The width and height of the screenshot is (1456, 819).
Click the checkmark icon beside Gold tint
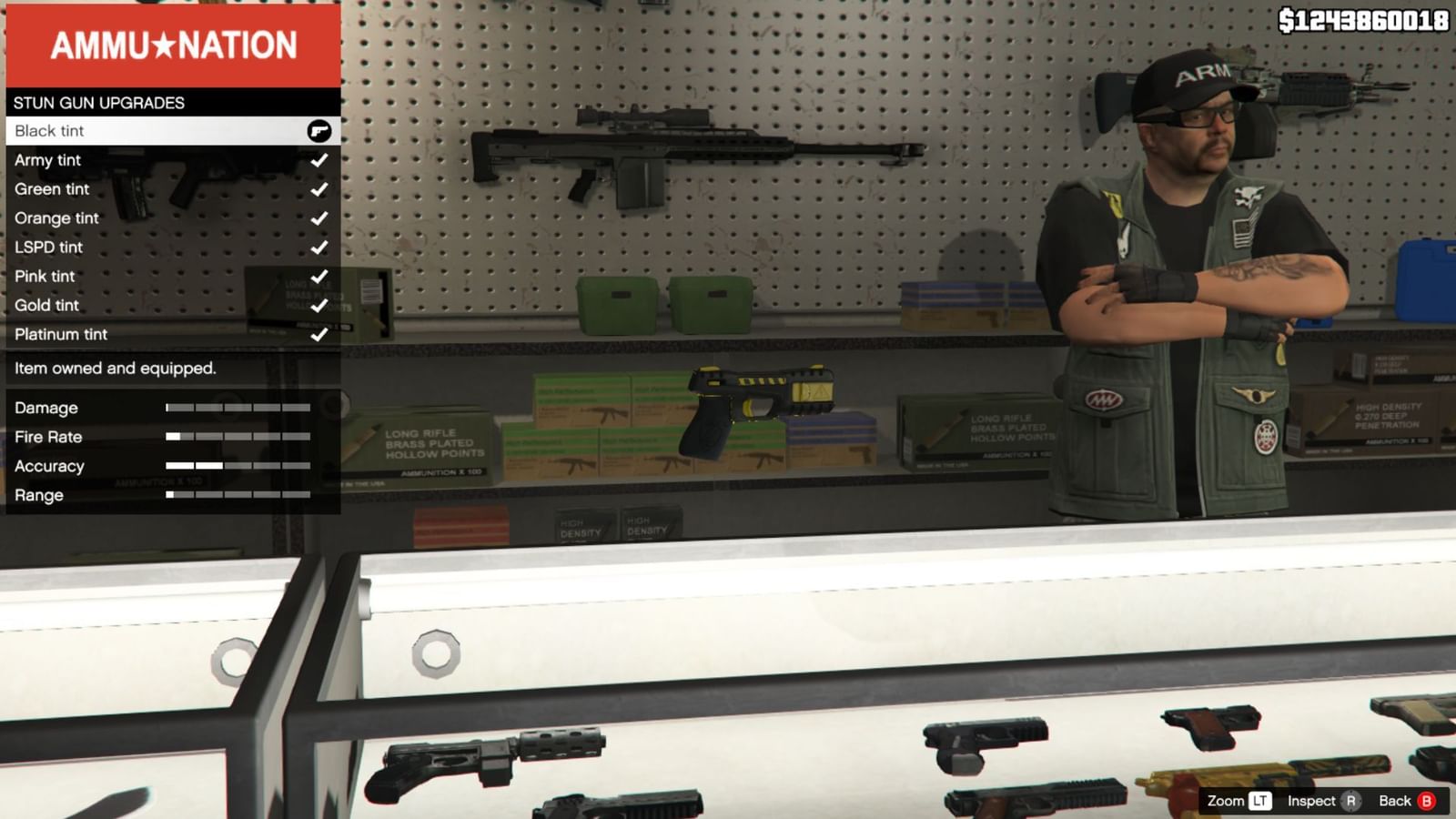pyautogui.click(x=319, y=305)
